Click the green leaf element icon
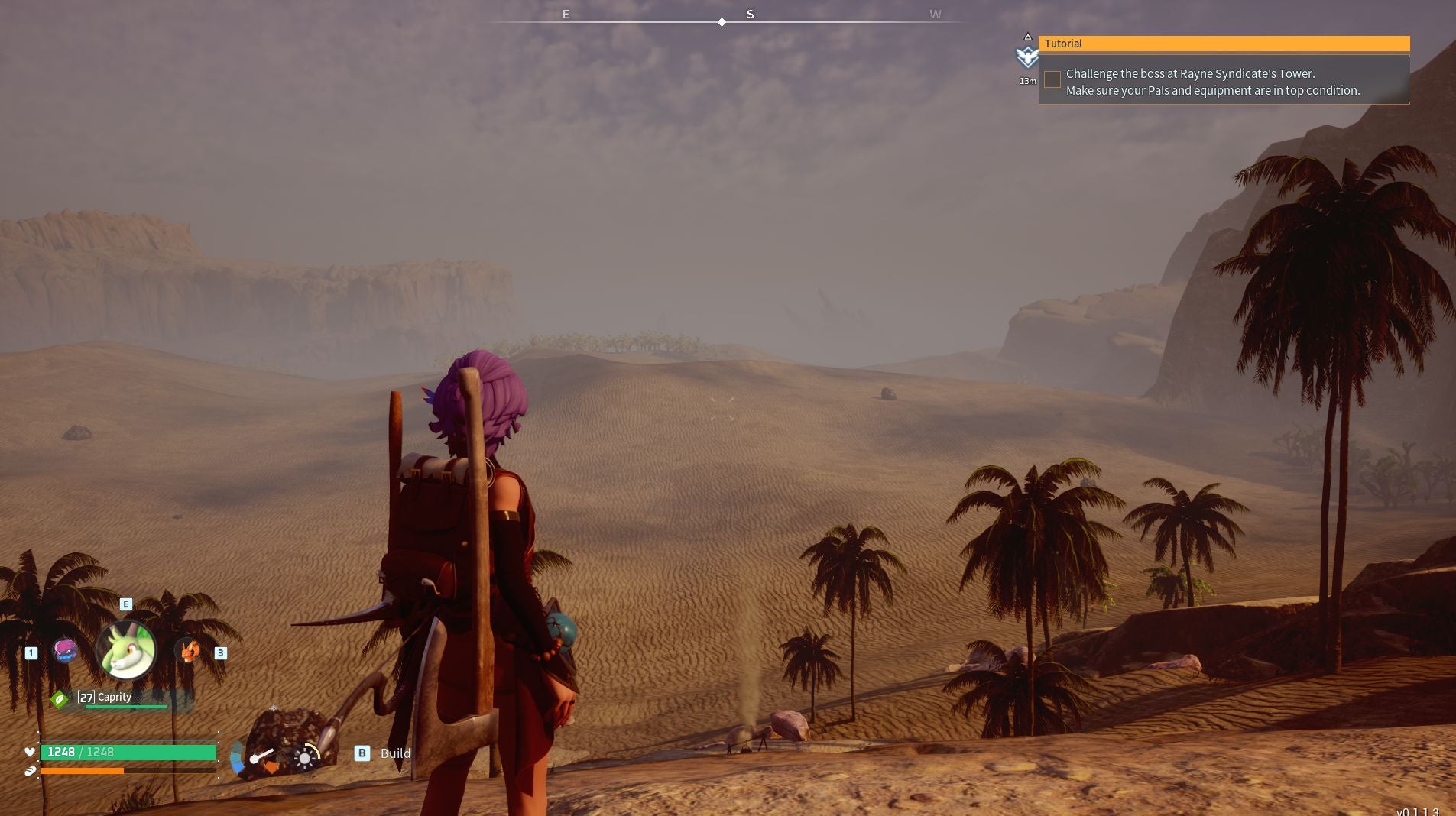The width and height of the screenshot is (1456, 816). click(x=60, y=699)
